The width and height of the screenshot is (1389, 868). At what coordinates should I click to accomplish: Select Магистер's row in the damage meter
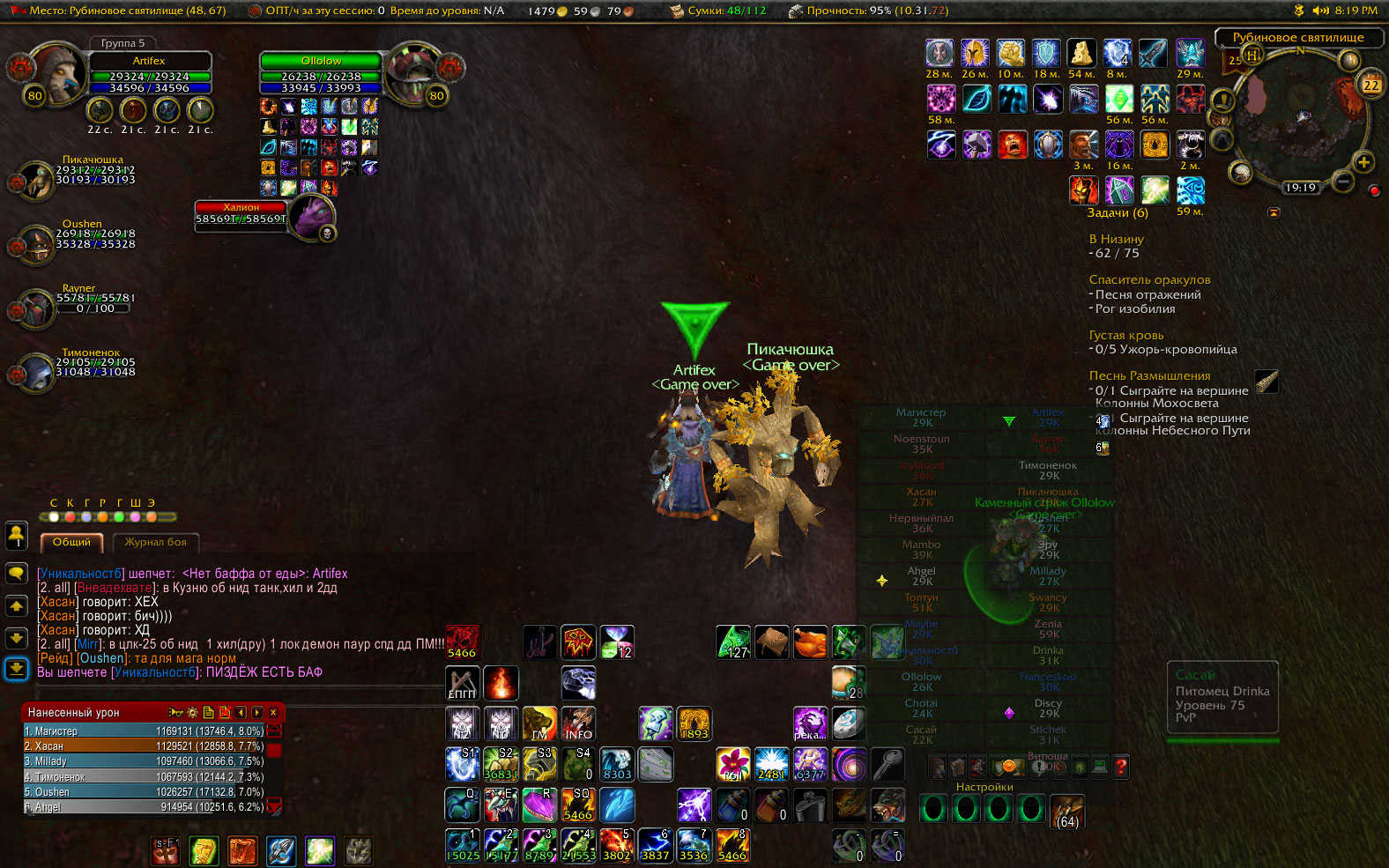[x=143, y=731]
